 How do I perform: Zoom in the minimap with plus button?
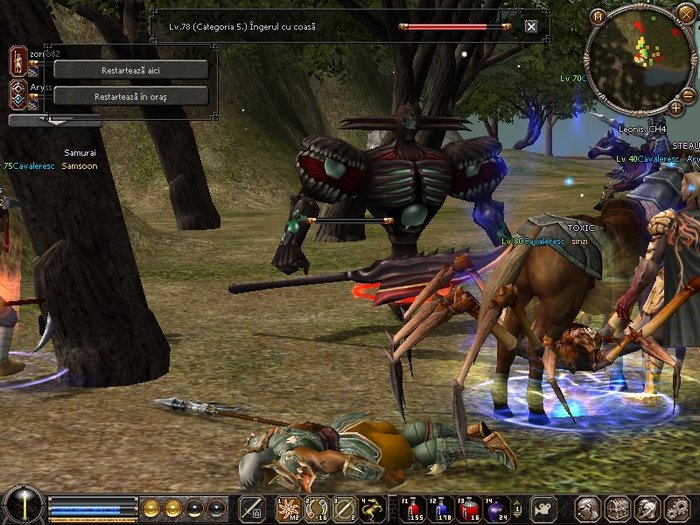676,106
